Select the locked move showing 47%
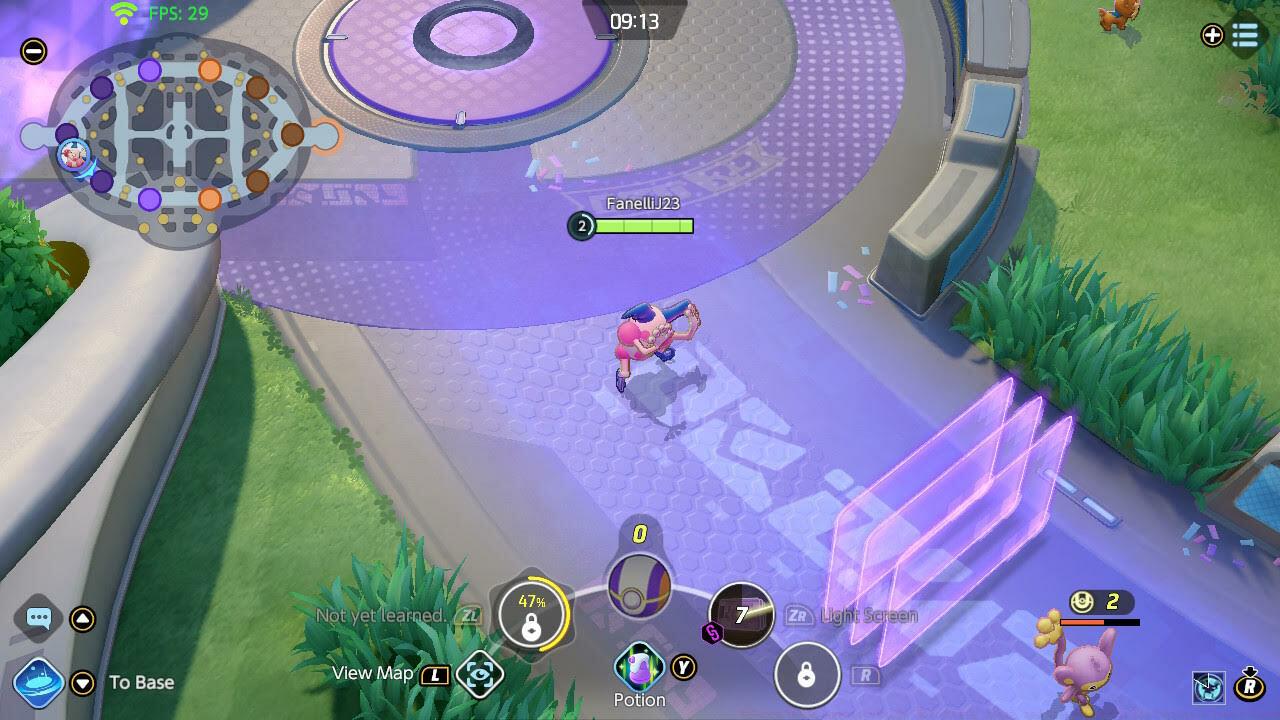Viewport: 1280px width, 720px height. coord(532,616)
